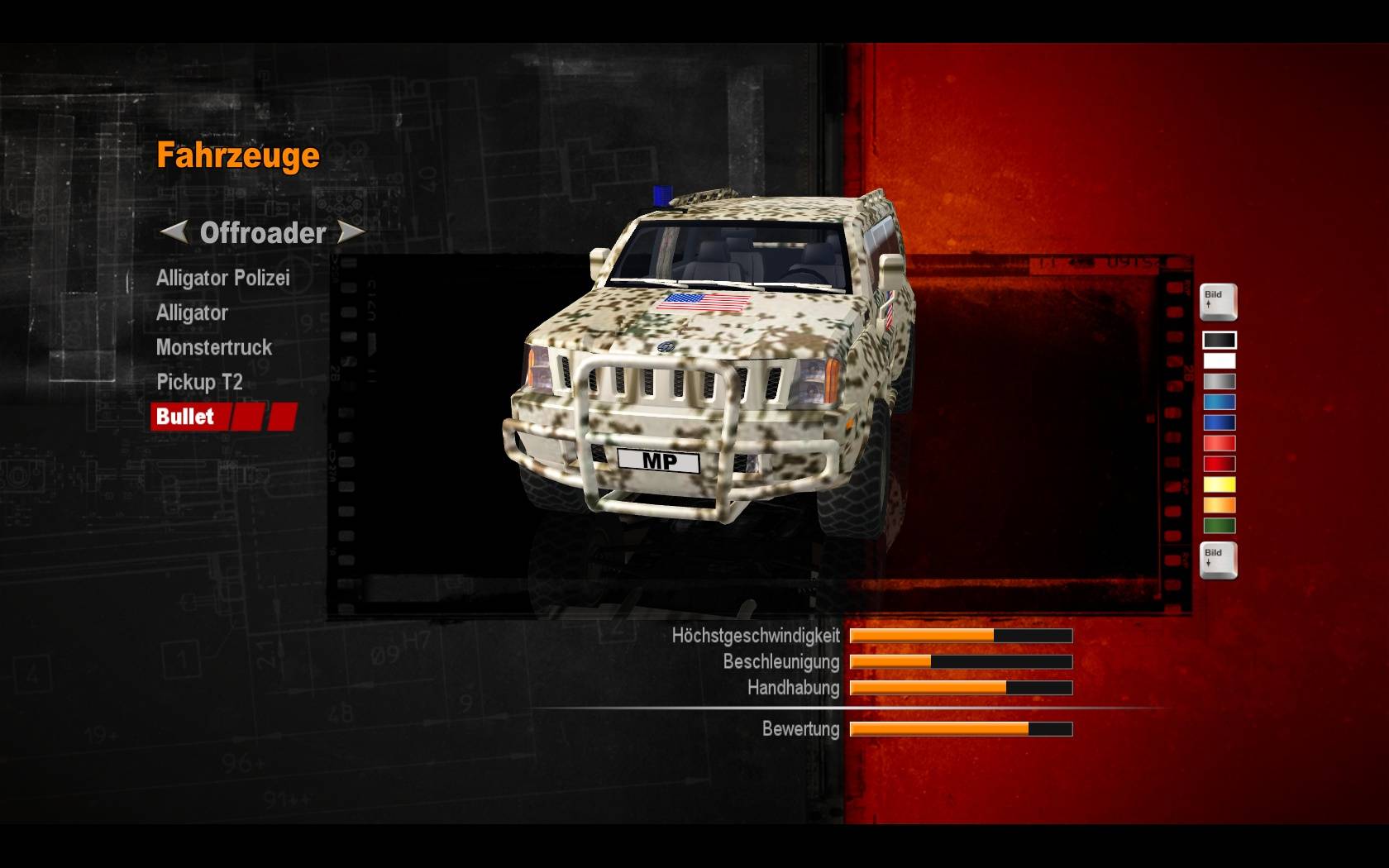The height and width of the screenshot is (868, 1389).
Task: Choose the Alligator offroader entry
Action: point(192,313)
